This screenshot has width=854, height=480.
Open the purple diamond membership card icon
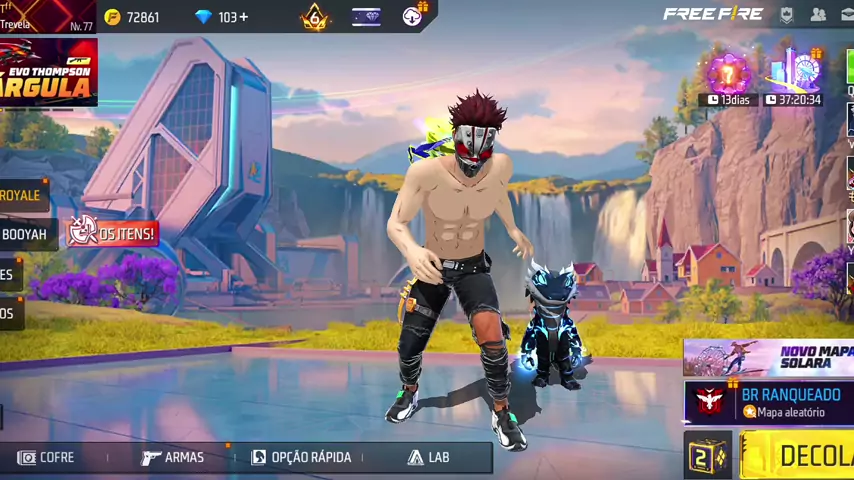click(x=366, y=17)
